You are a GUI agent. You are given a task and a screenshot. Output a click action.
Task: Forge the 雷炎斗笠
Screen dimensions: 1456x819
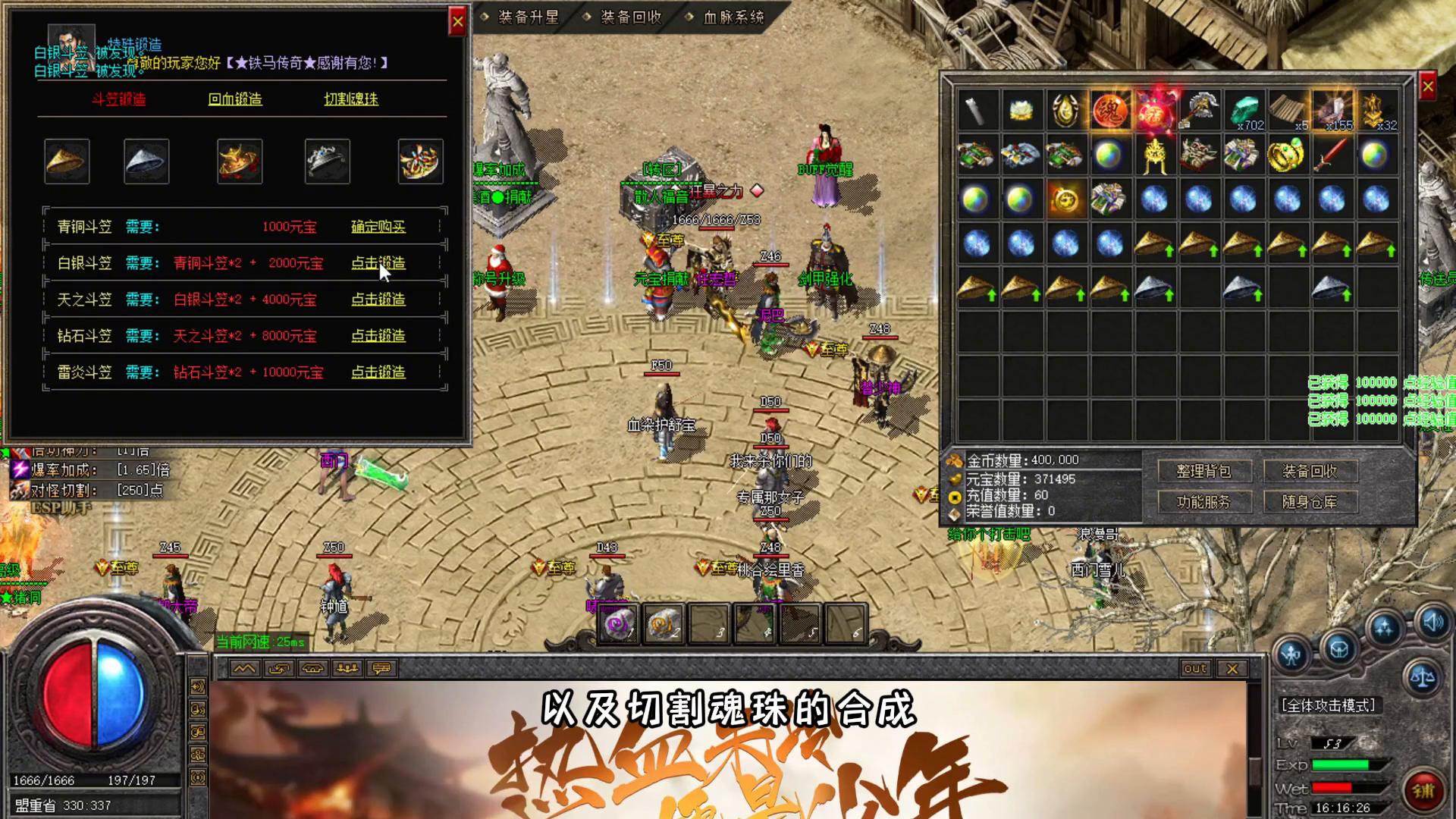pyautogui.click(x=378, y=372)
